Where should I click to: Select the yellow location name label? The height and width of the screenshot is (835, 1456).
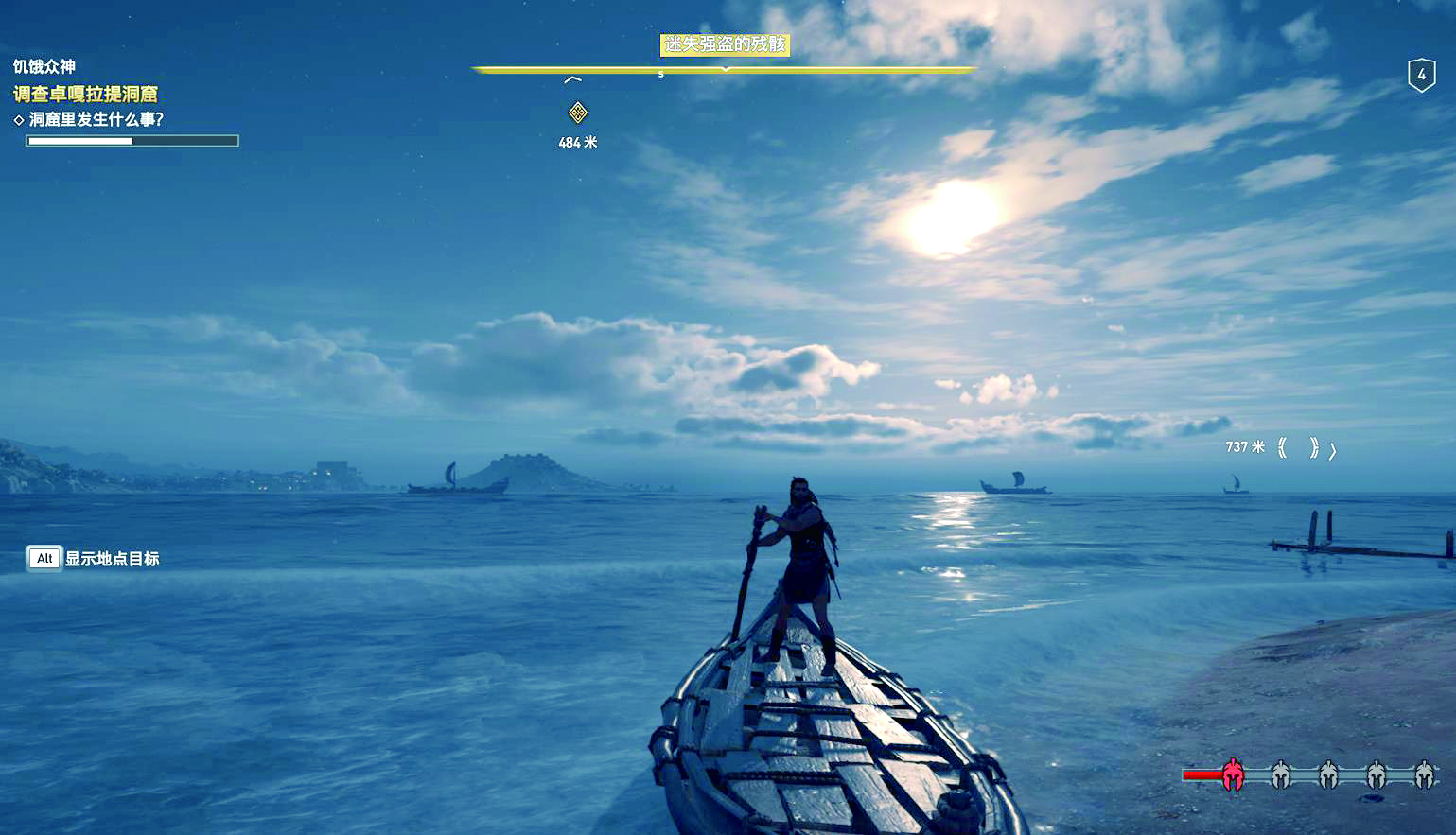coord(724,44)
